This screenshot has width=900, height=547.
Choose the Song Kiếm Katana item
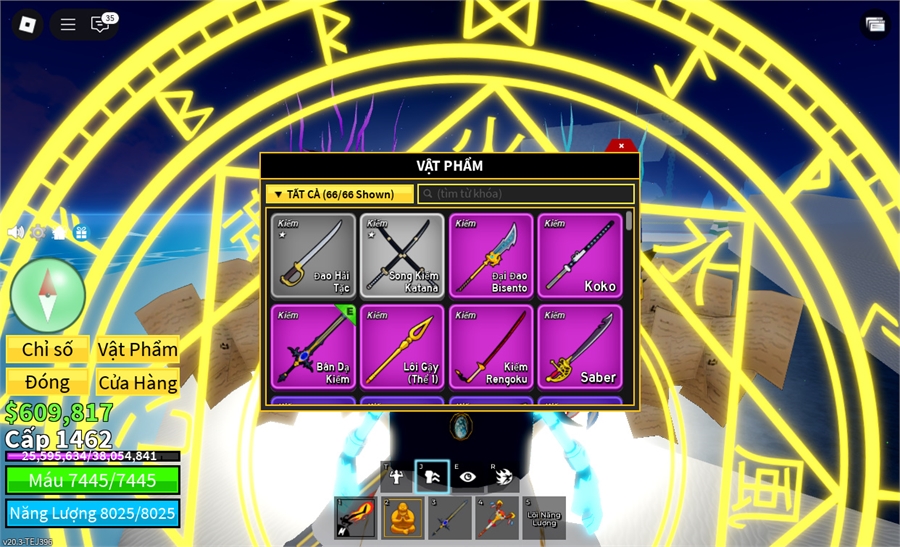click(x=401, y=255)
